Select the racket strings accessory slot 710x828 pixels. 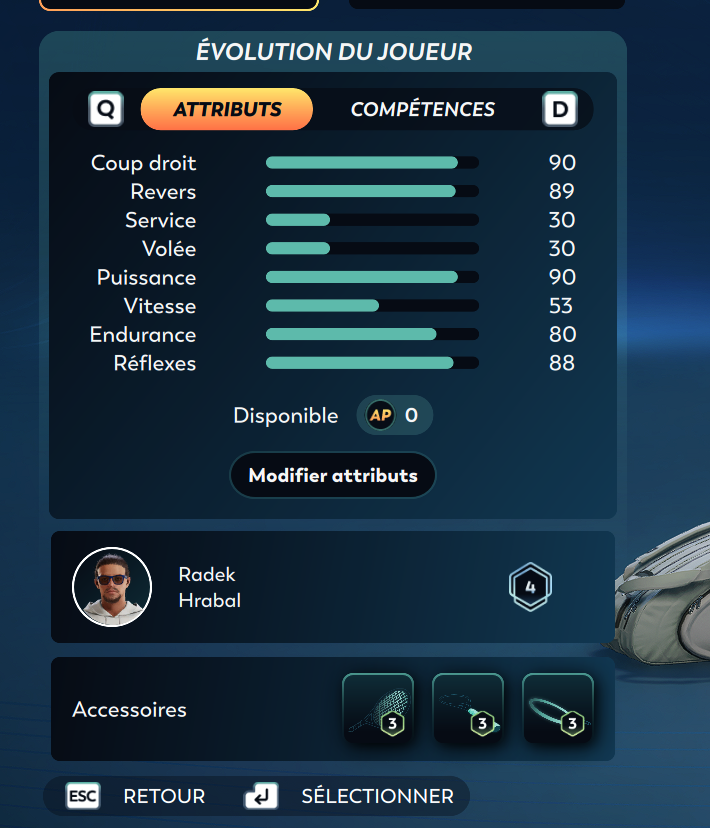(x=378, y=709)
